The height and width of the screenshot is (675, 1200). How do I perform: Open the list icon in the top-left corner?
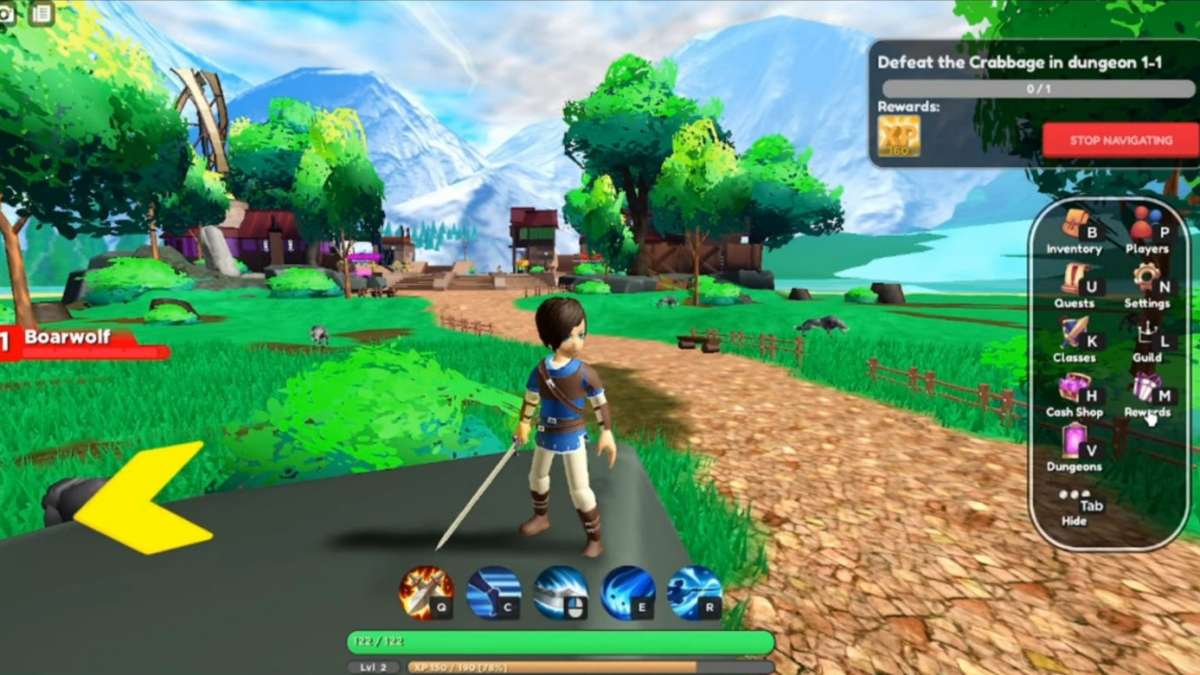tap(41, 13)
